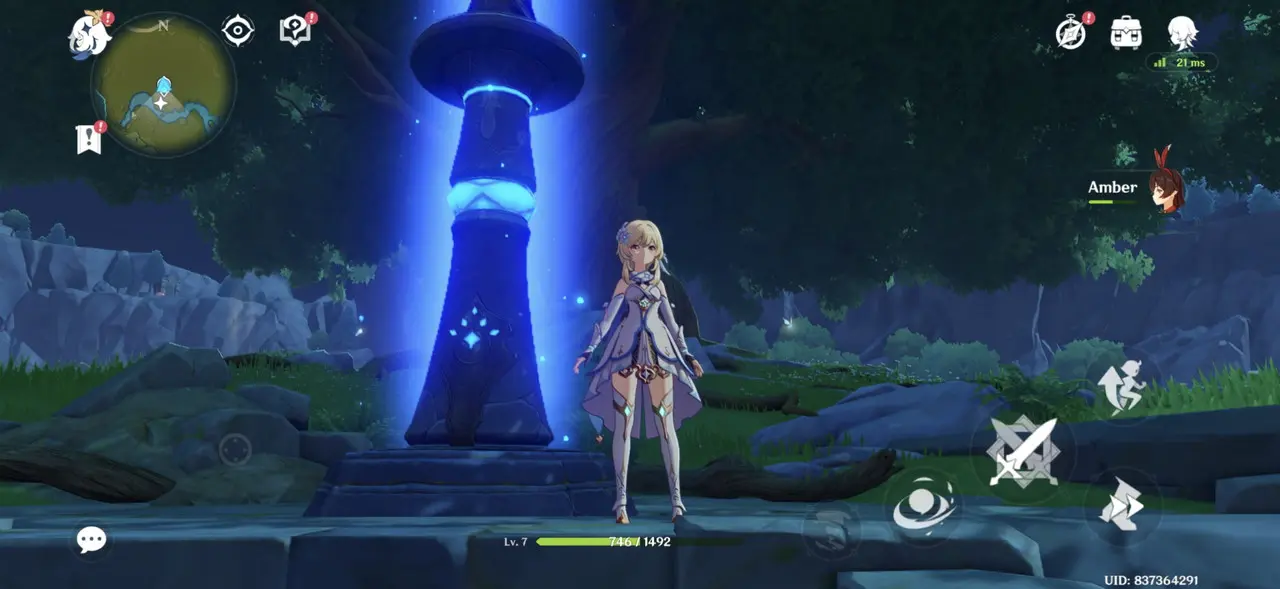
Task: Tap the sprint dash button
Action: [1121, 505]
